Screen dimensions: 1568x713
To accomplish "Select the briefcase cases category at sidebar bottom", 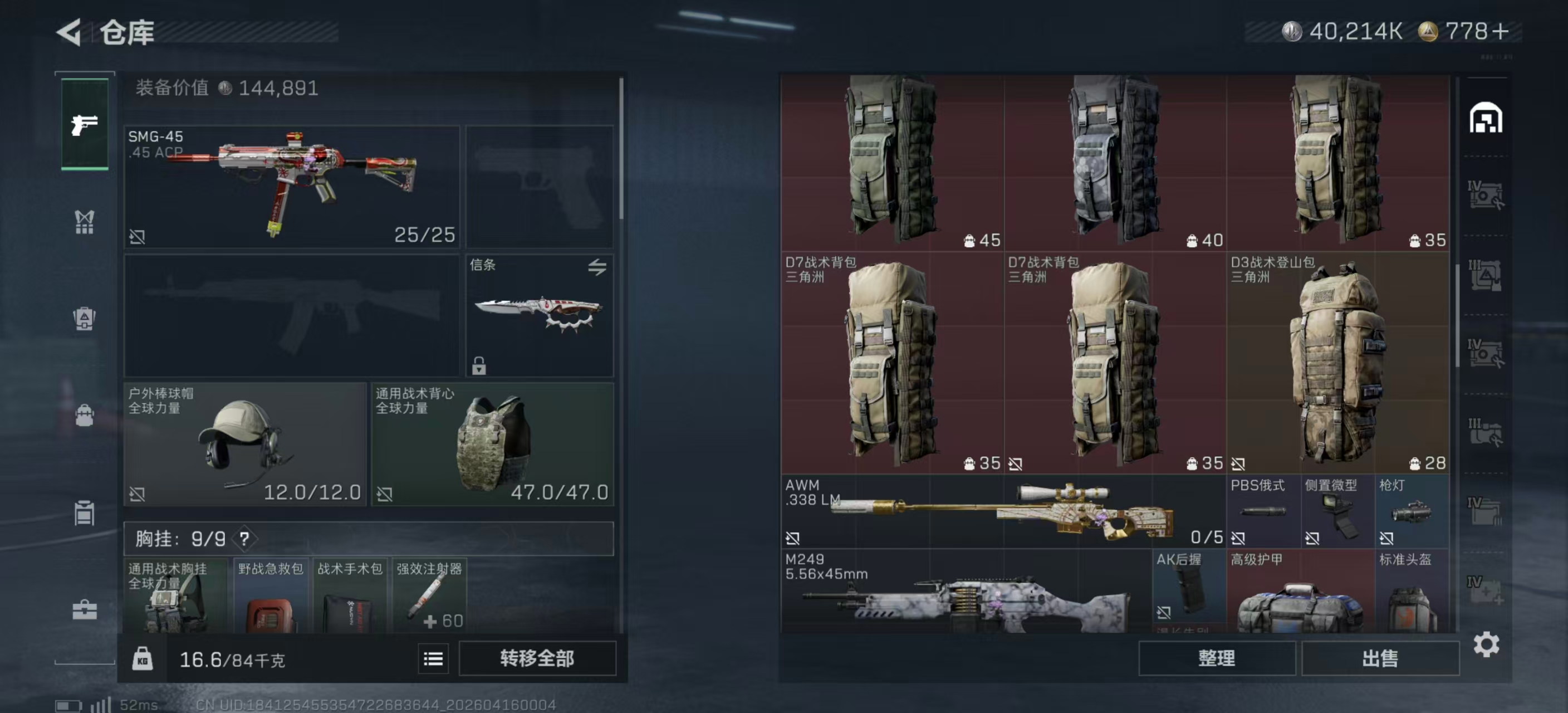I will tap(84, 609).
